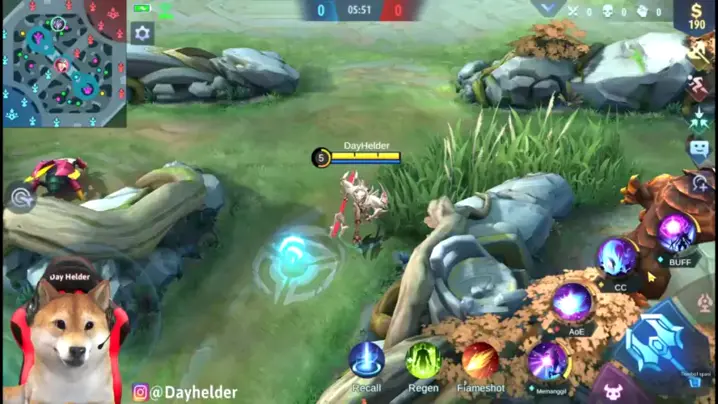Open the quick chat bubble
This screenshot has width=718, height=404.
700,151
